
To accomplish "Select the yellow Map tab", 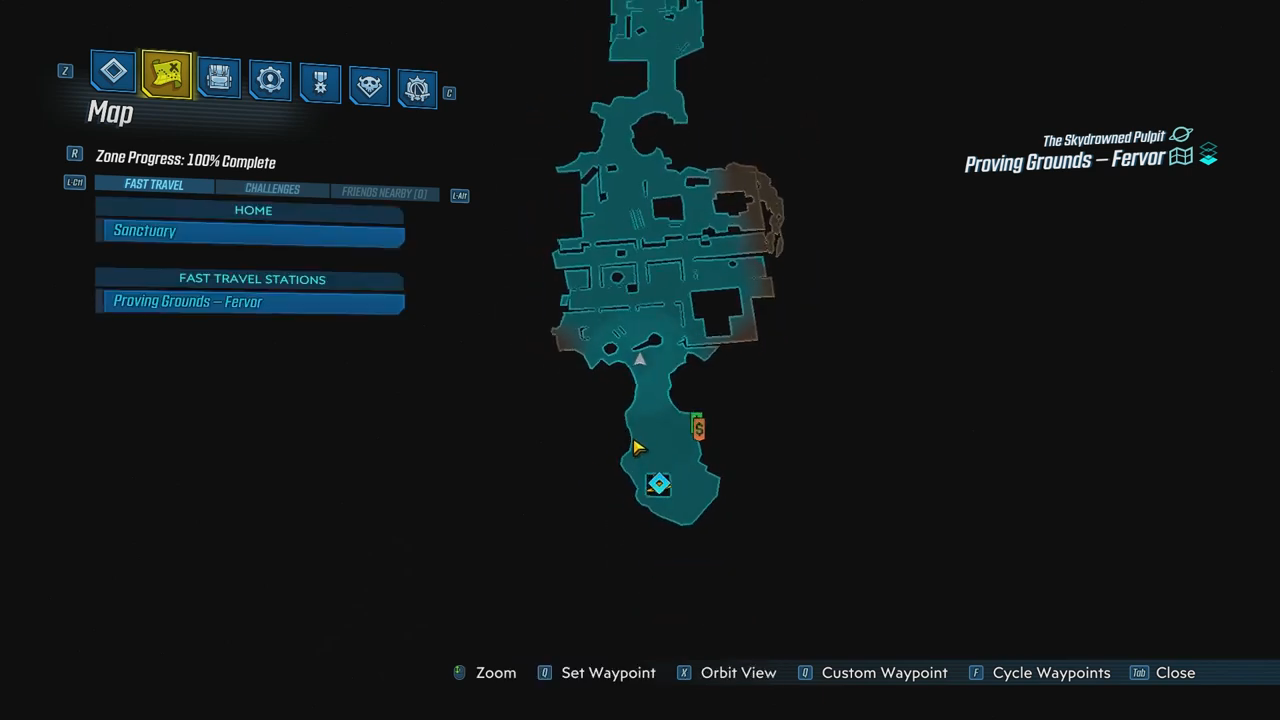I will [166, 74].
